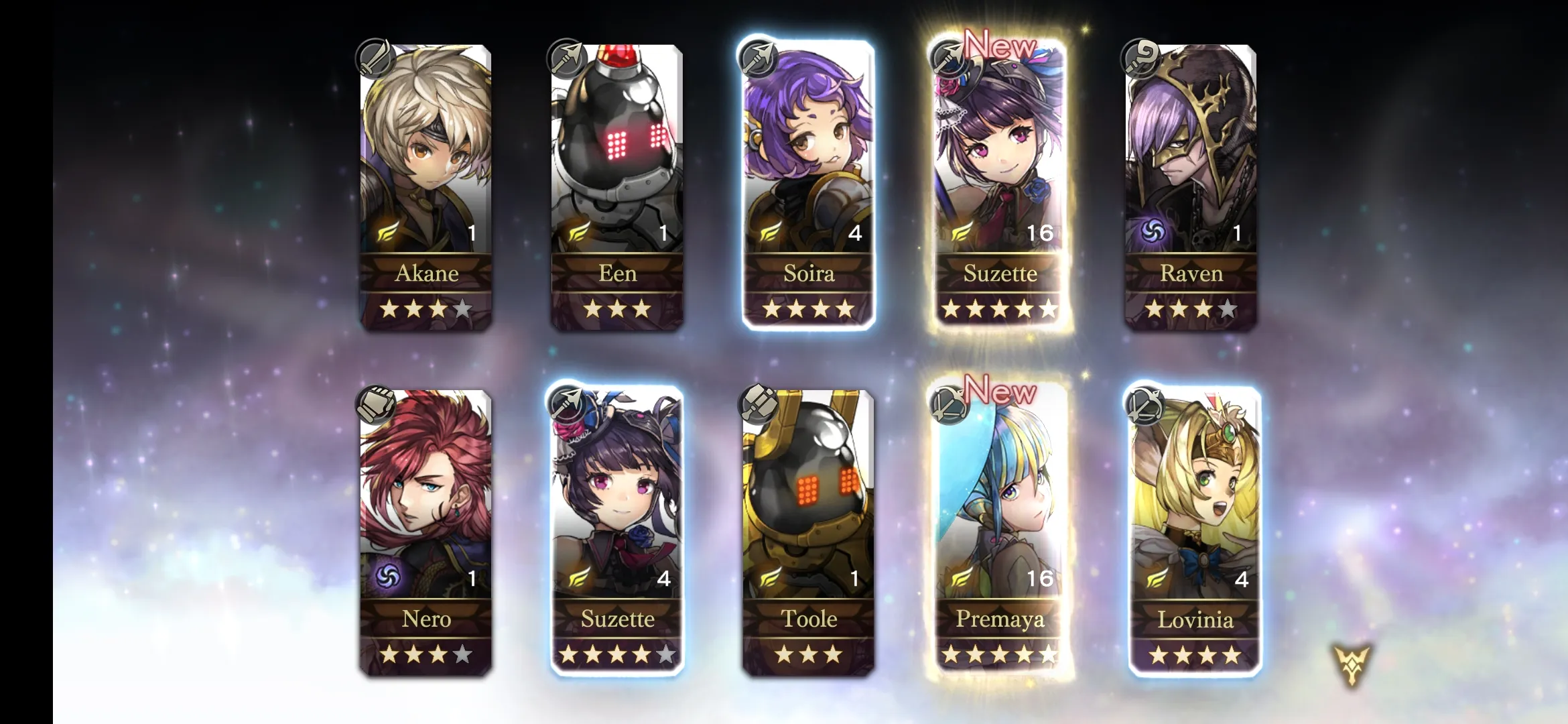Choose the Een robot card
The height and width of the screenshot is (724, 1568).
pyautogui.click(x=617, y=186)
